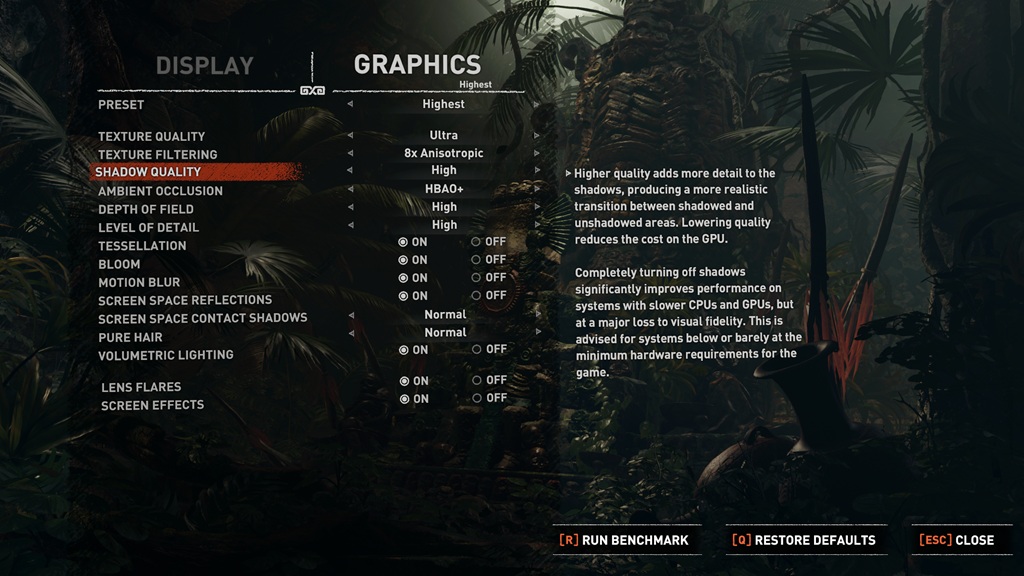Run the graphics benchmark
This screenshot has width=1024, height=576.
624,540
